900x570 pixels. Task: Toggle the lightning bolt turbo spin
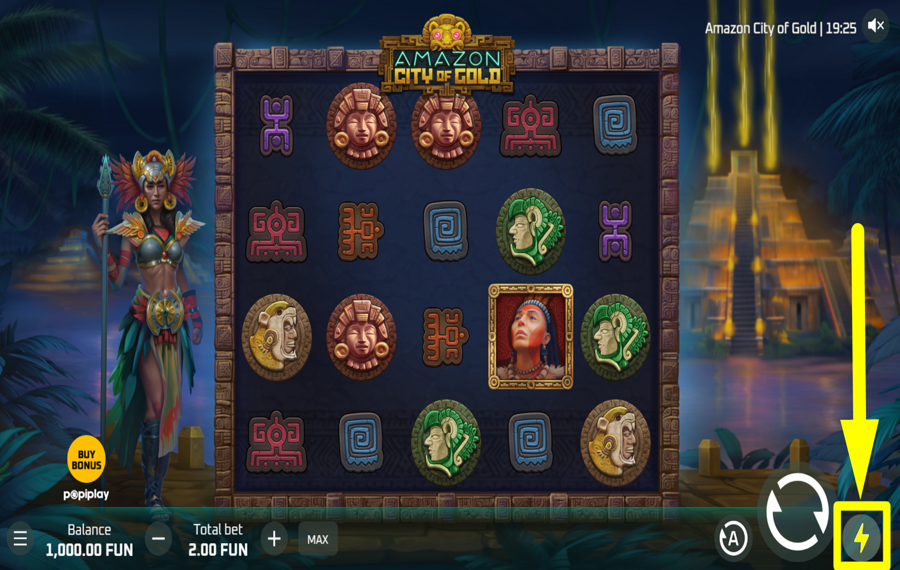861,538
